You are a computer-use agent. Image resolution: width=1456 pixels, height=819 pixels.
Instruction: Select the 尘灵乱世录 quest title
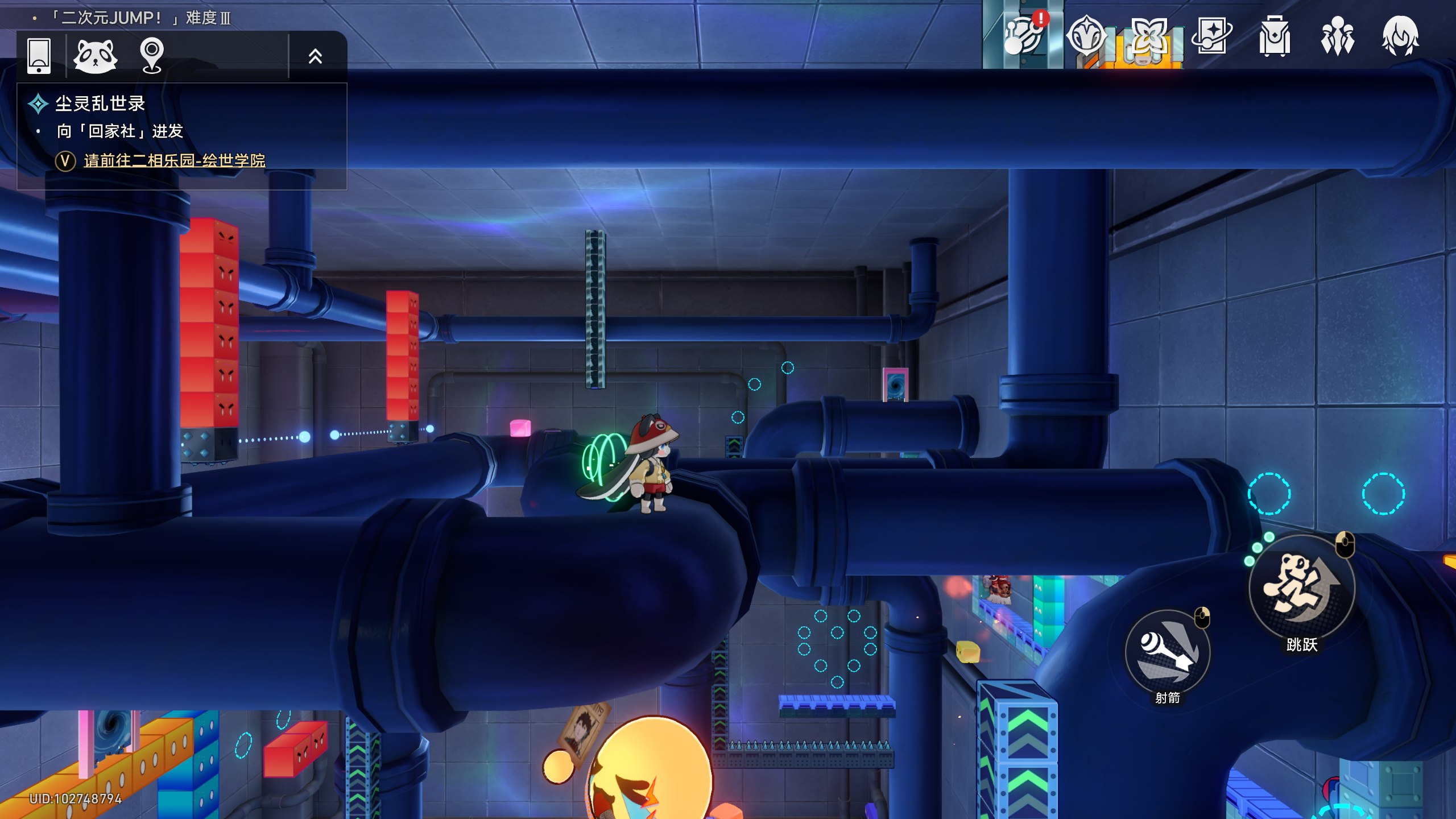tap(100, 104)
